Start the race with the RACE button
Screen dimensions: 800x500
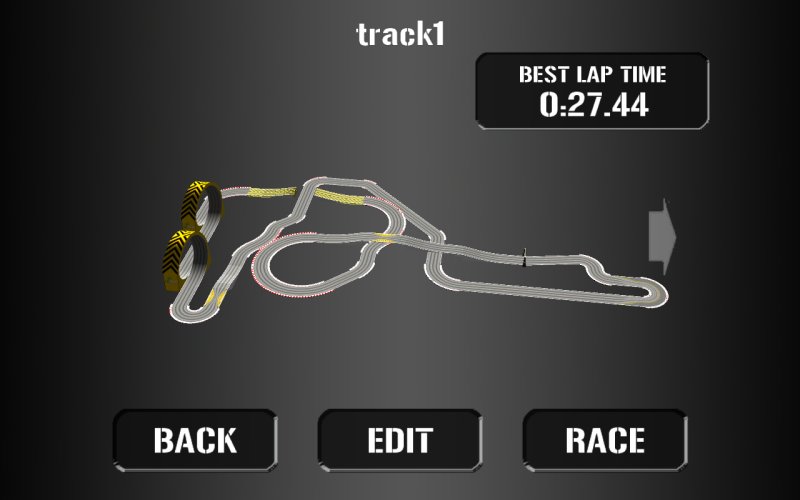[x=605, y=440]
